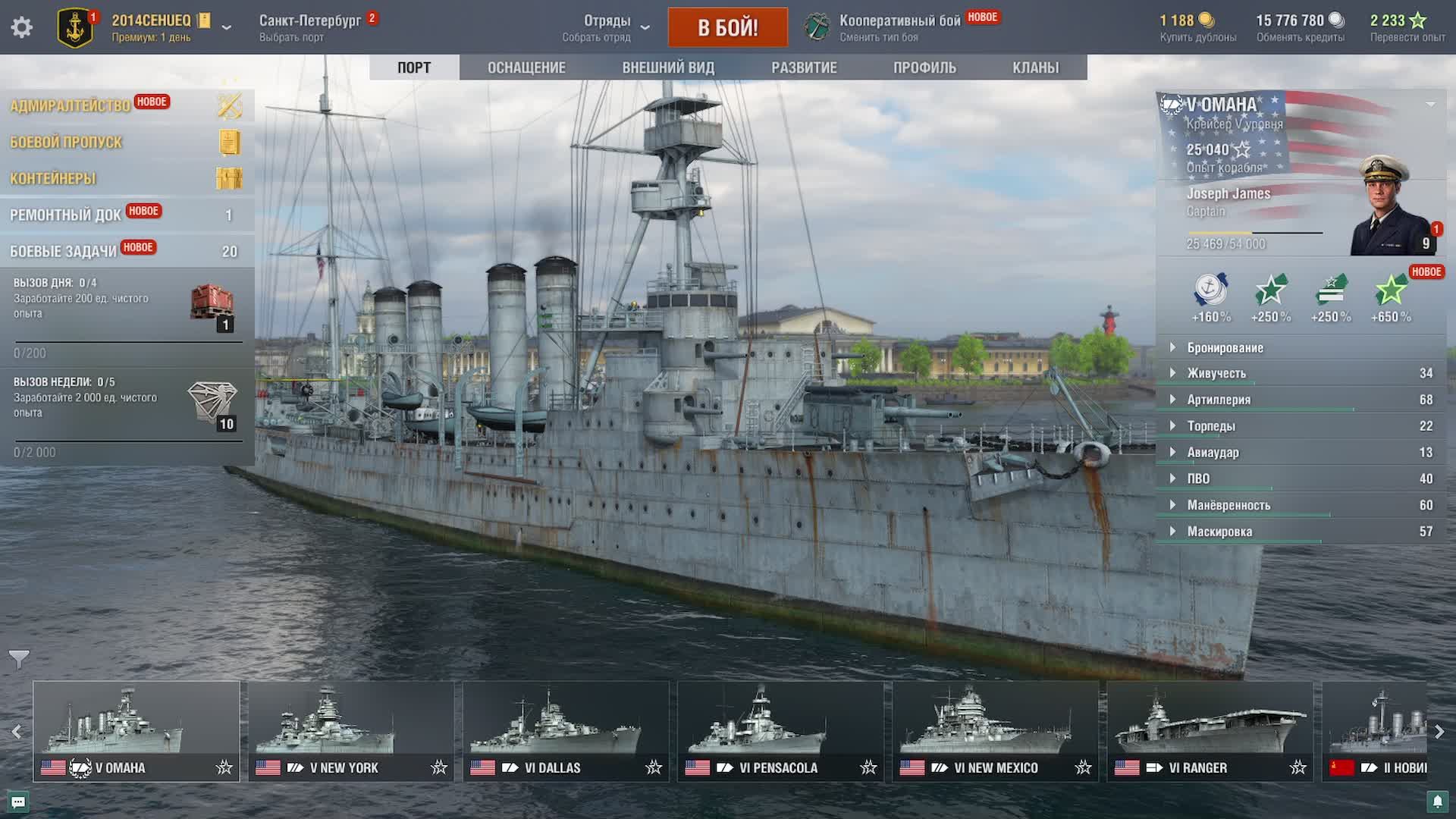Expand the Маскировка stat row
Screen dimensions: 1456x819
pyautogui.click(x=1219, y=532)
